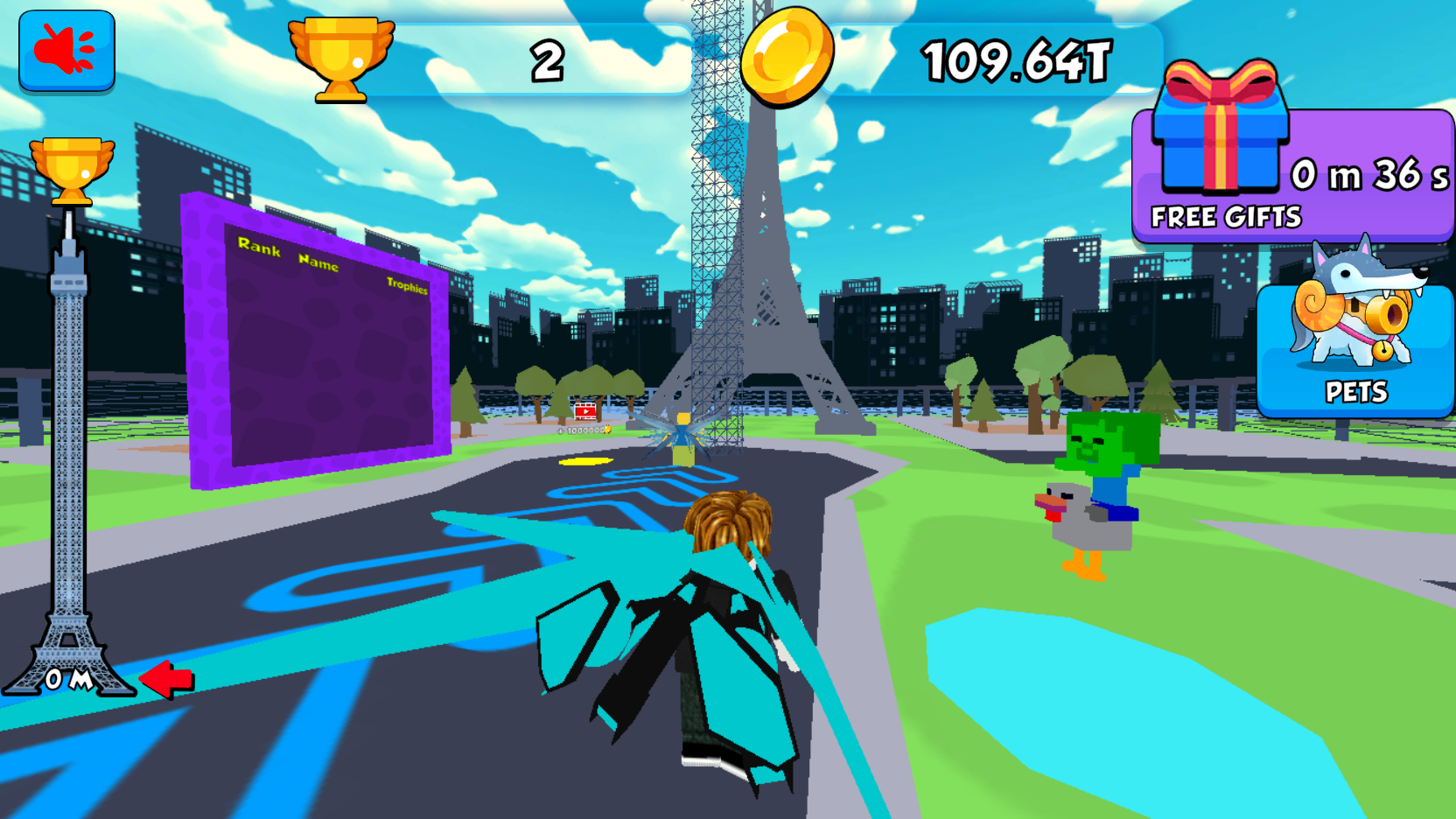Mute the game sound via red speaker icon

66,51
